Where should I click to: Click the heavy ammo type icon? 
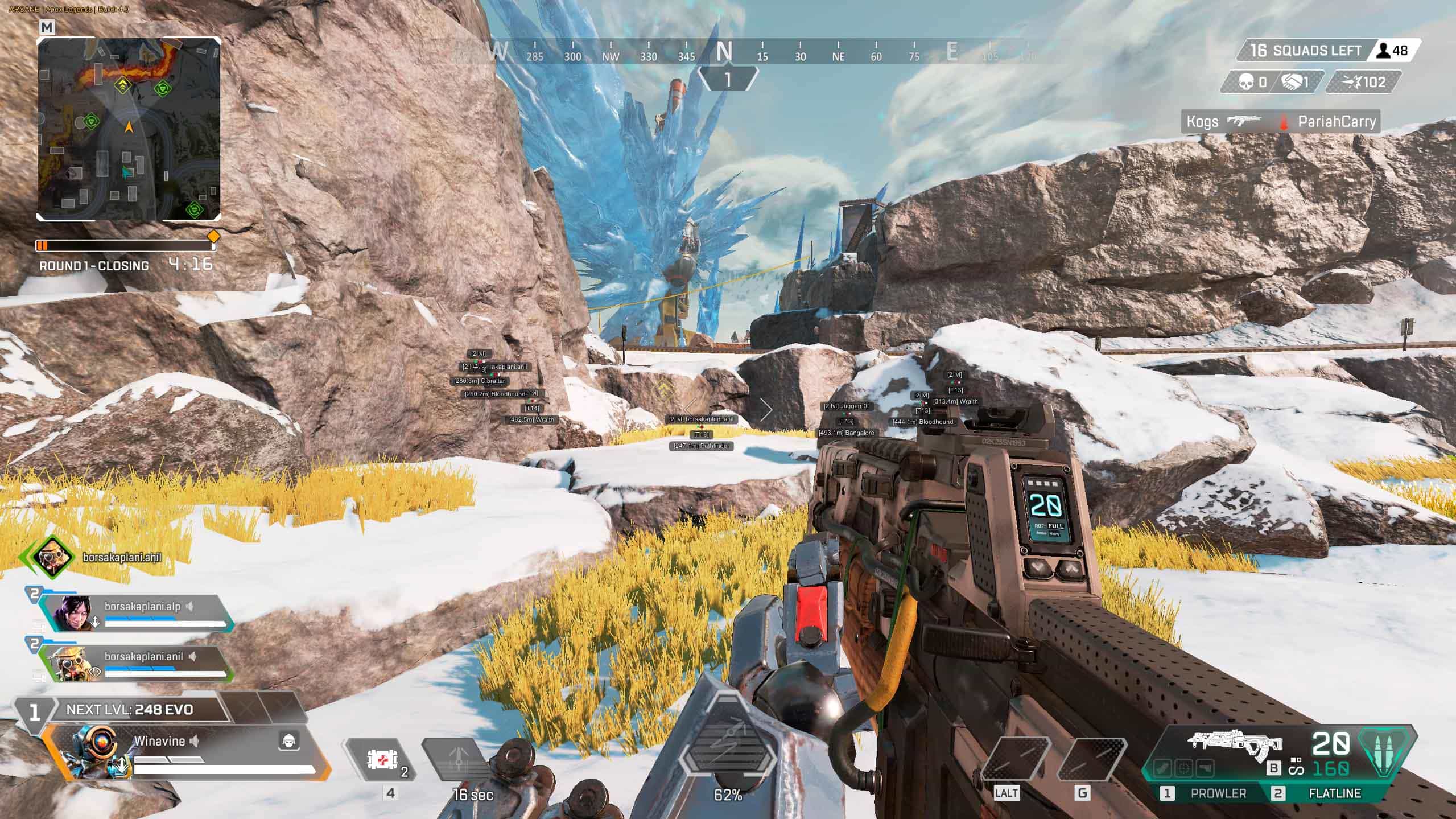1387,752
